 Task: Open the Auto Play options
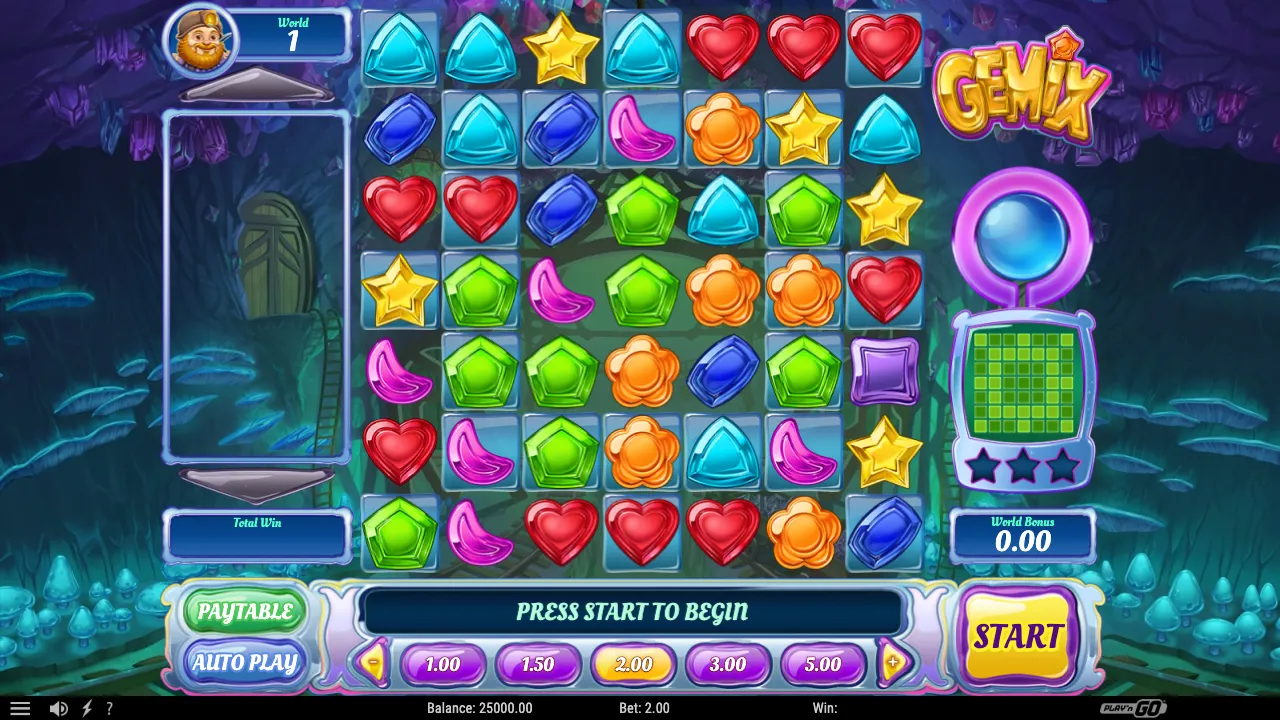coord(245,662)
